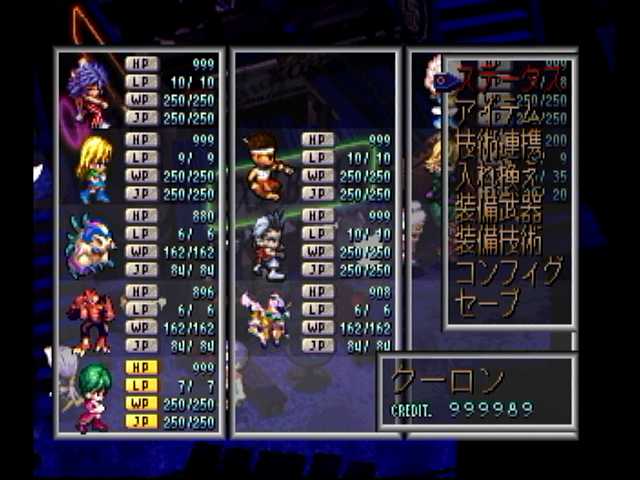640x480 pixels.
Task: Select セーブ to save the game
Action: pyautogui.click(x=488, y=301)
